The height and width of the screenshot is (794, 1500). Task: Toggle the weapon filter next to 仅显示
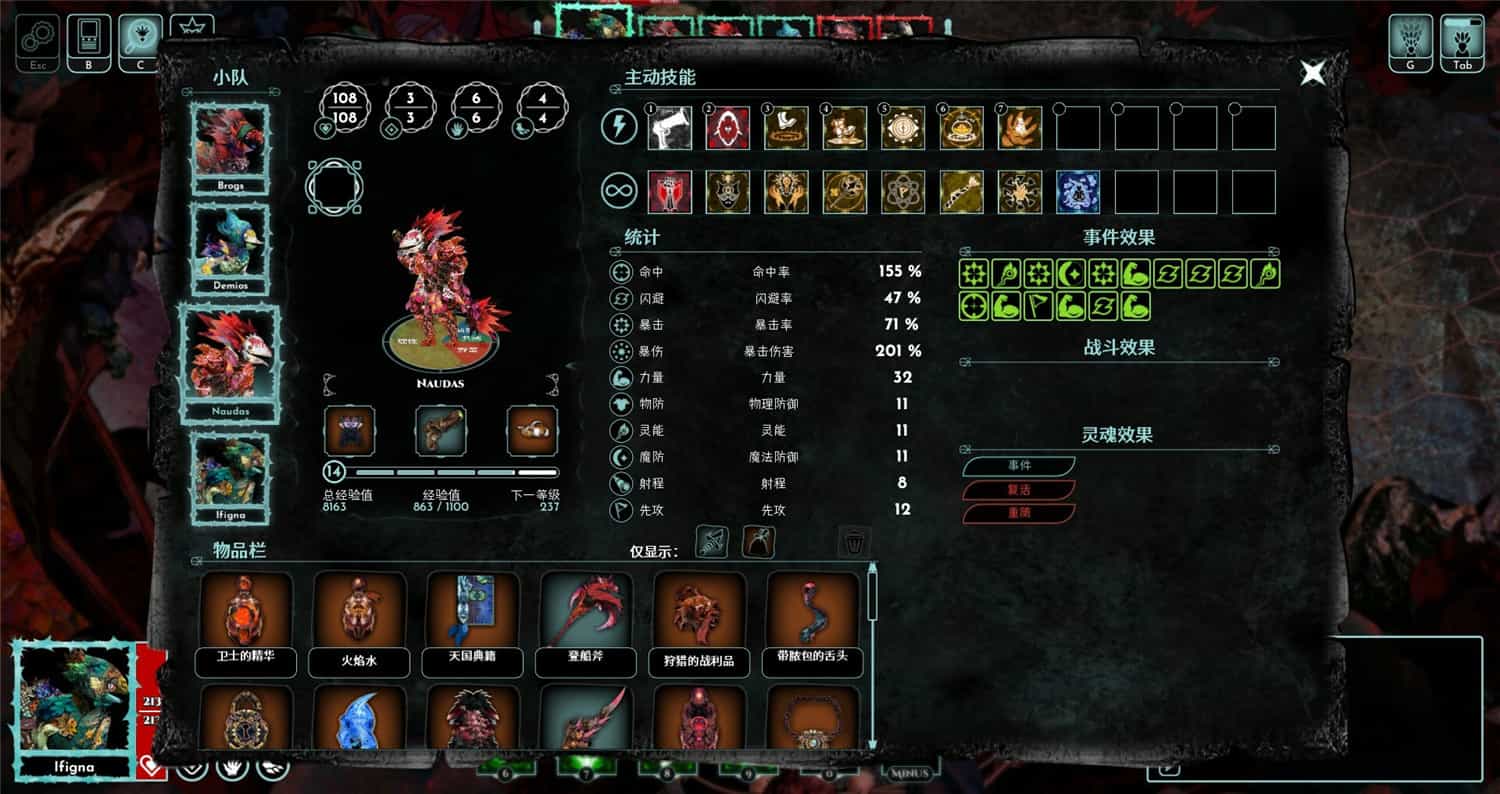coord(711,543)
